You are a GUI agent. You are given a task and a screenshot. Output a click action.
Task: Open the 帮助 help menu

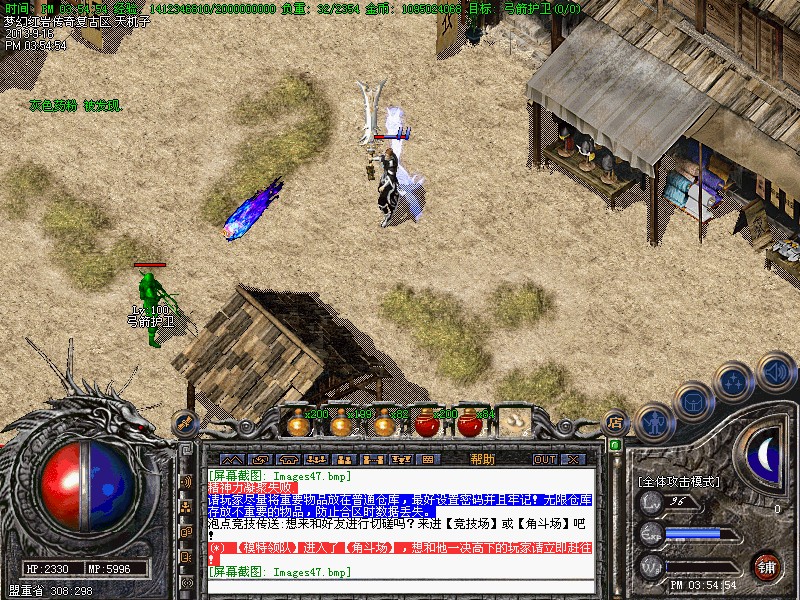482,459
